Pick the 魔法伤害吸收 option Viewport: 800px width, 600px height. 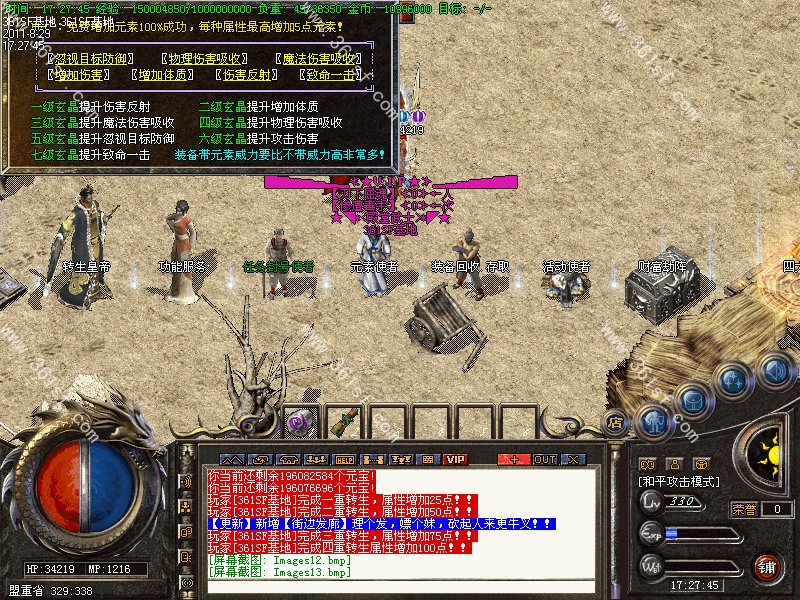point(322,59)
